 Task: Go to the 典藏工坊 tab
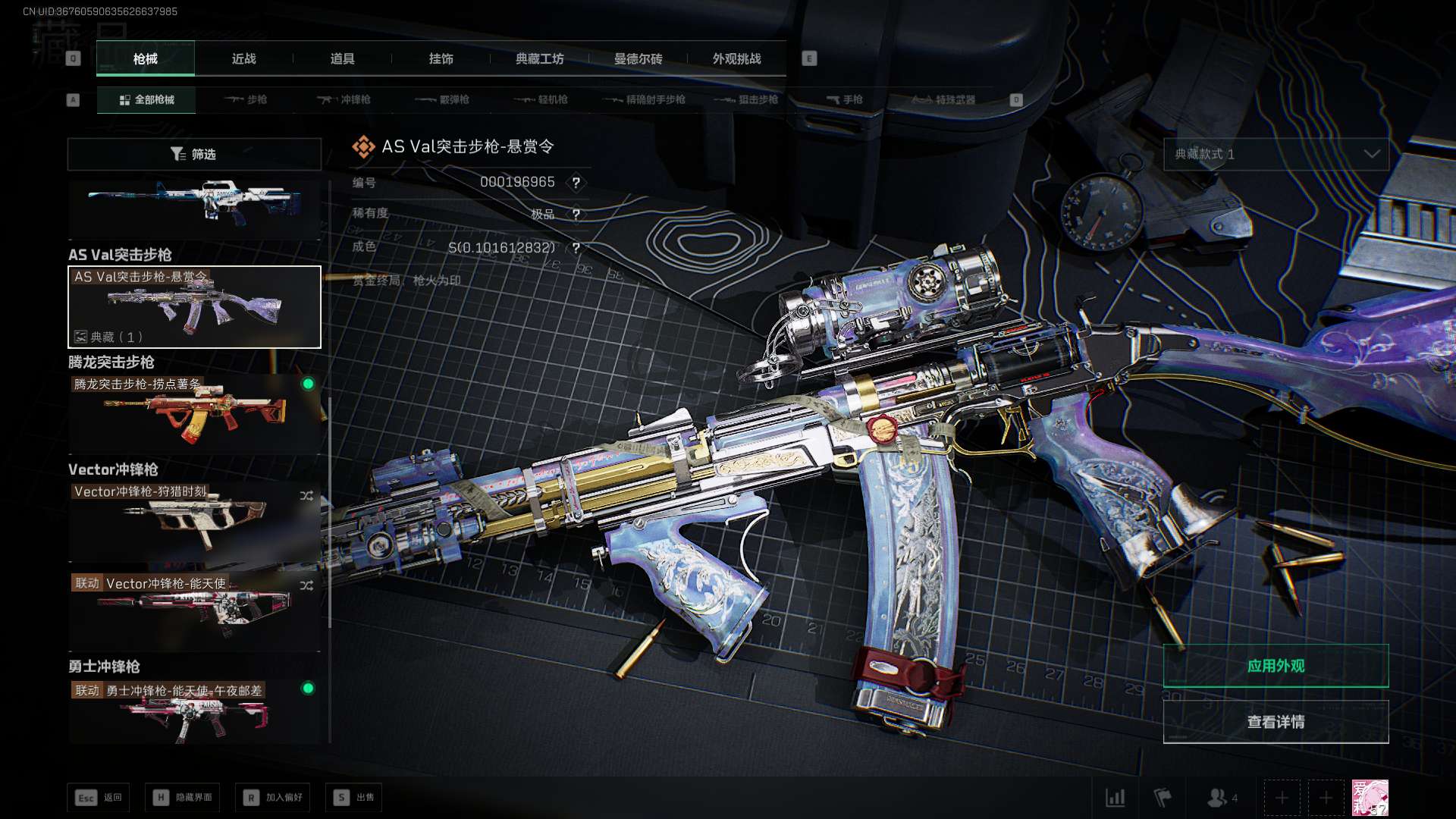click(539, 58)
